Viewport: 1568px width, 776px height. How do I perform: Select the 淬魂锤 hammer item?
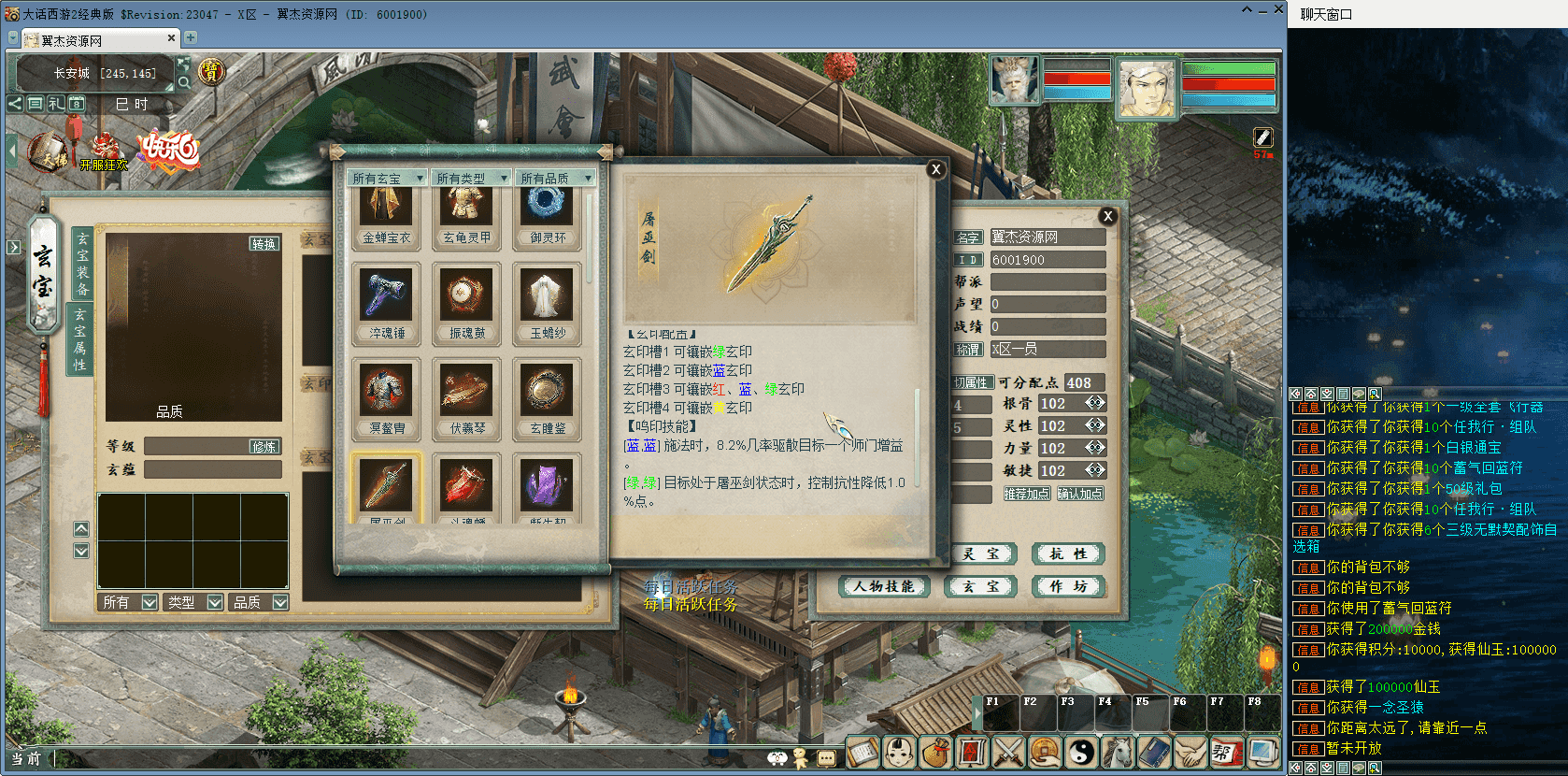coord(387,301)
